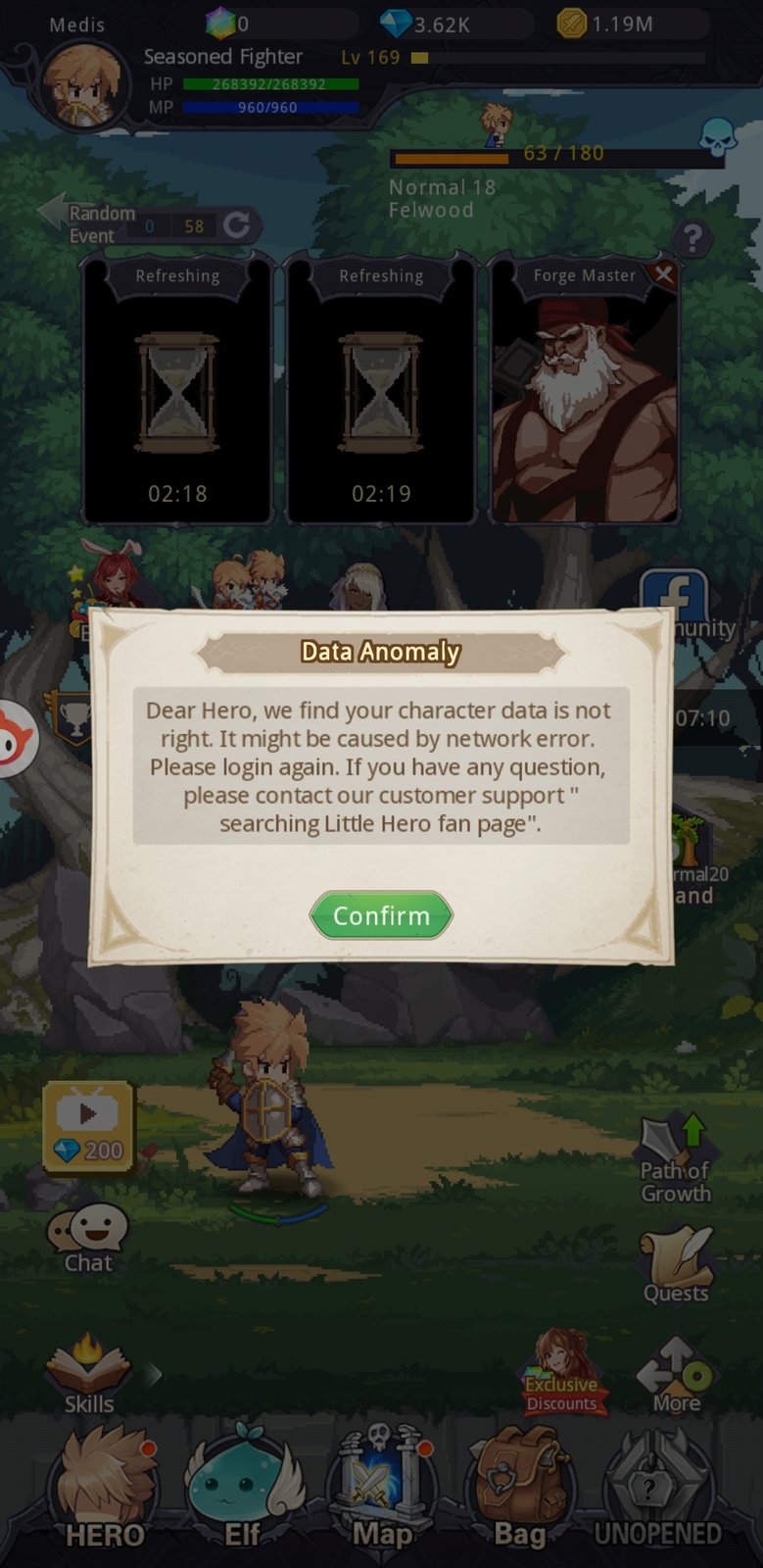Open the Chat window
Image resolution: width=763 pixels, height=1568 pixels.
click(88, 1239)
